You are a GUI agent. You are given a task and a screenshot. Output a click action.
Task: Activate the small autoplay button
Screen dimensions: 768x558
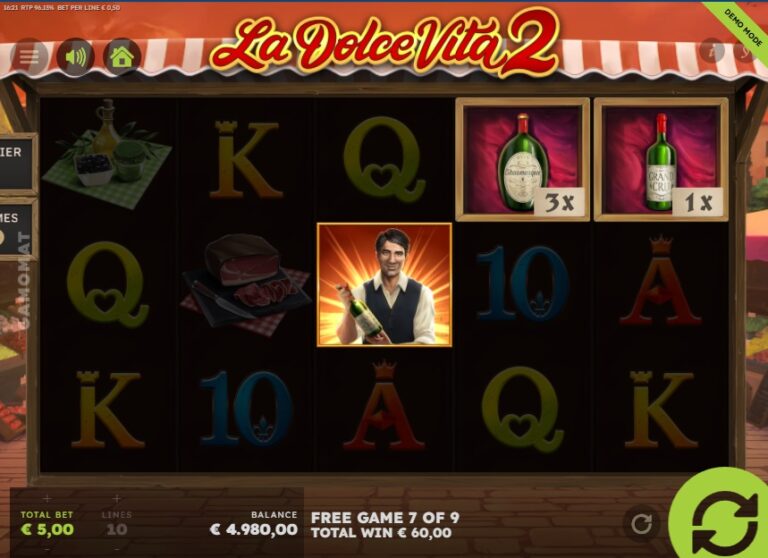tap(642, 522)
